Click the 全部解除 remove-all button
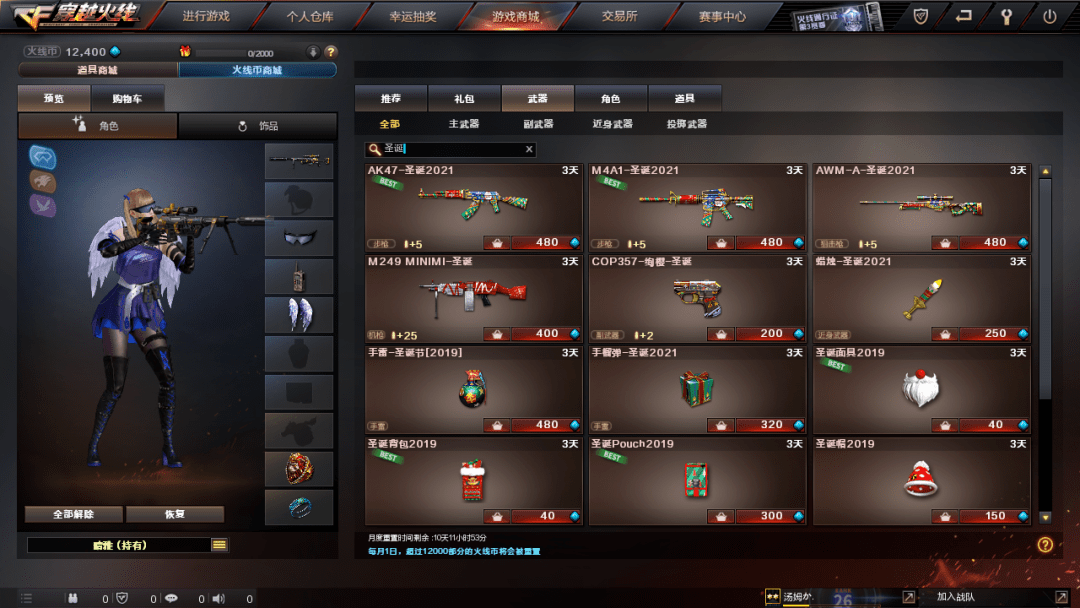Image resolution: width=1080 pixels, height=608 pixels. pyautogui.click(x=74, y=514)
